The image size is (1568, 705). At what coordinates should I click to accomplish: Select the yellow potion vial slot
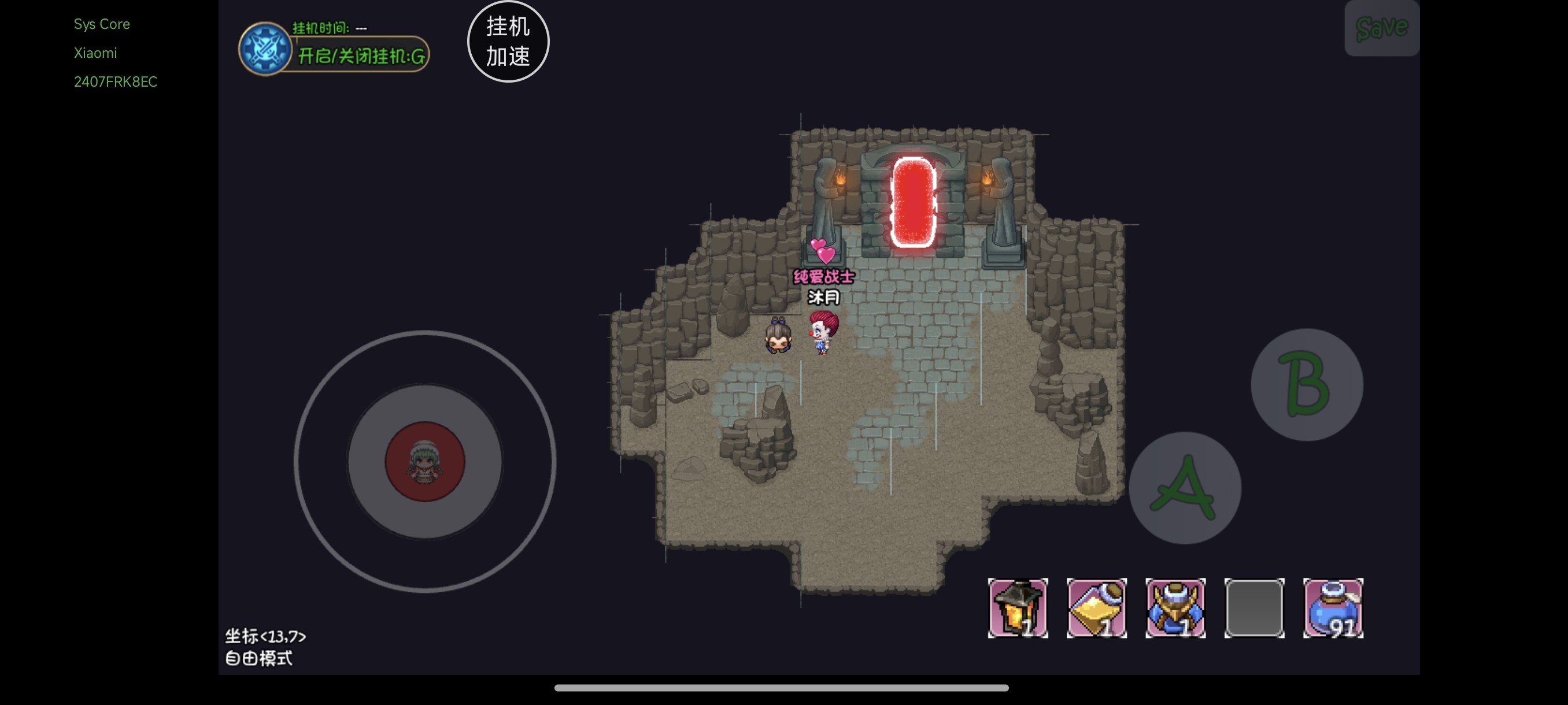[1096, 608]
